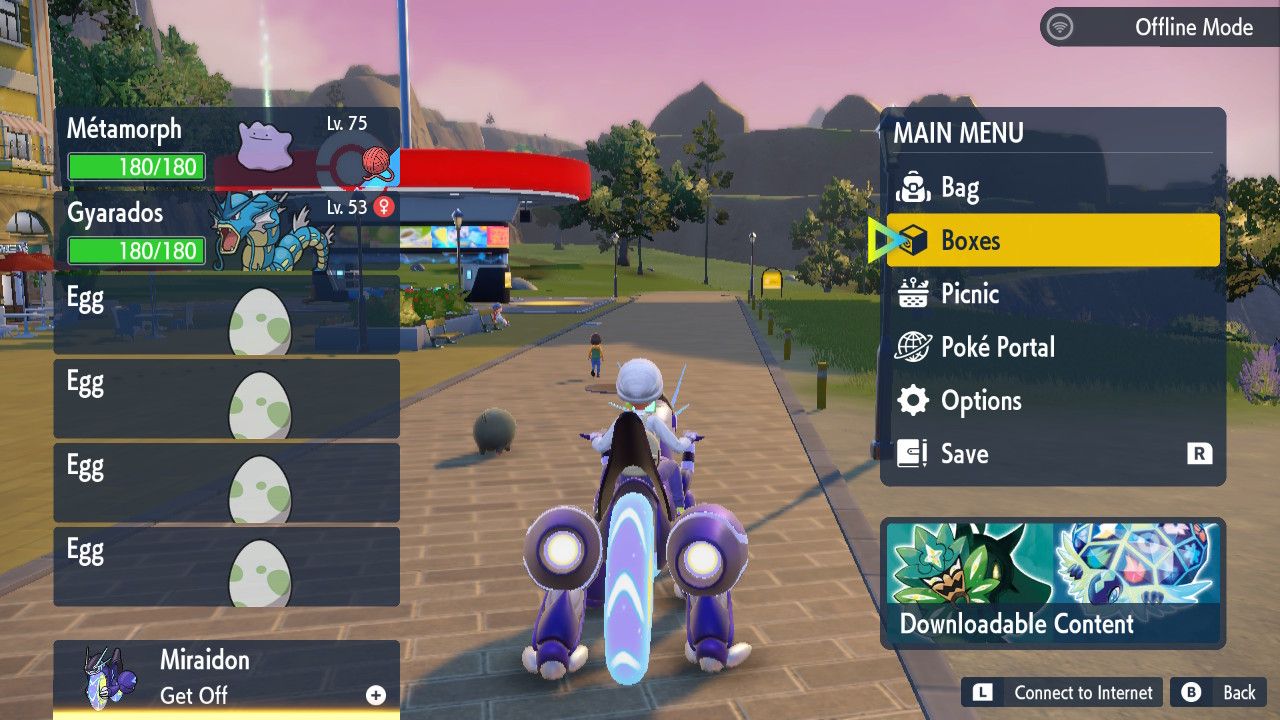Open the Downloadable Content banner
The height and width of the screenshot is (720, 1280).
pyautogui.click(x=1053, y=583)
